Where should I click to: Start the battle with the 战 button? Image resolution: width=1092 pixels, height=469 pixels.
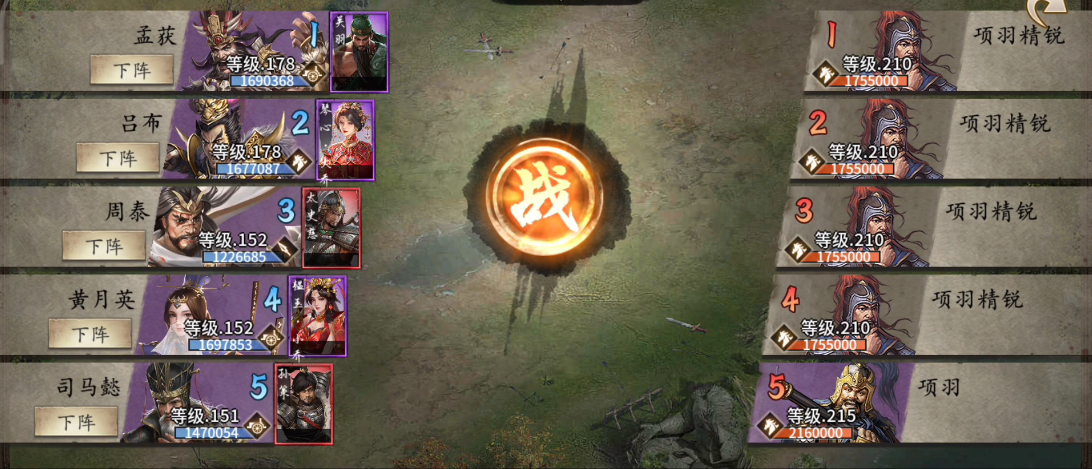[x=545, y=193]
